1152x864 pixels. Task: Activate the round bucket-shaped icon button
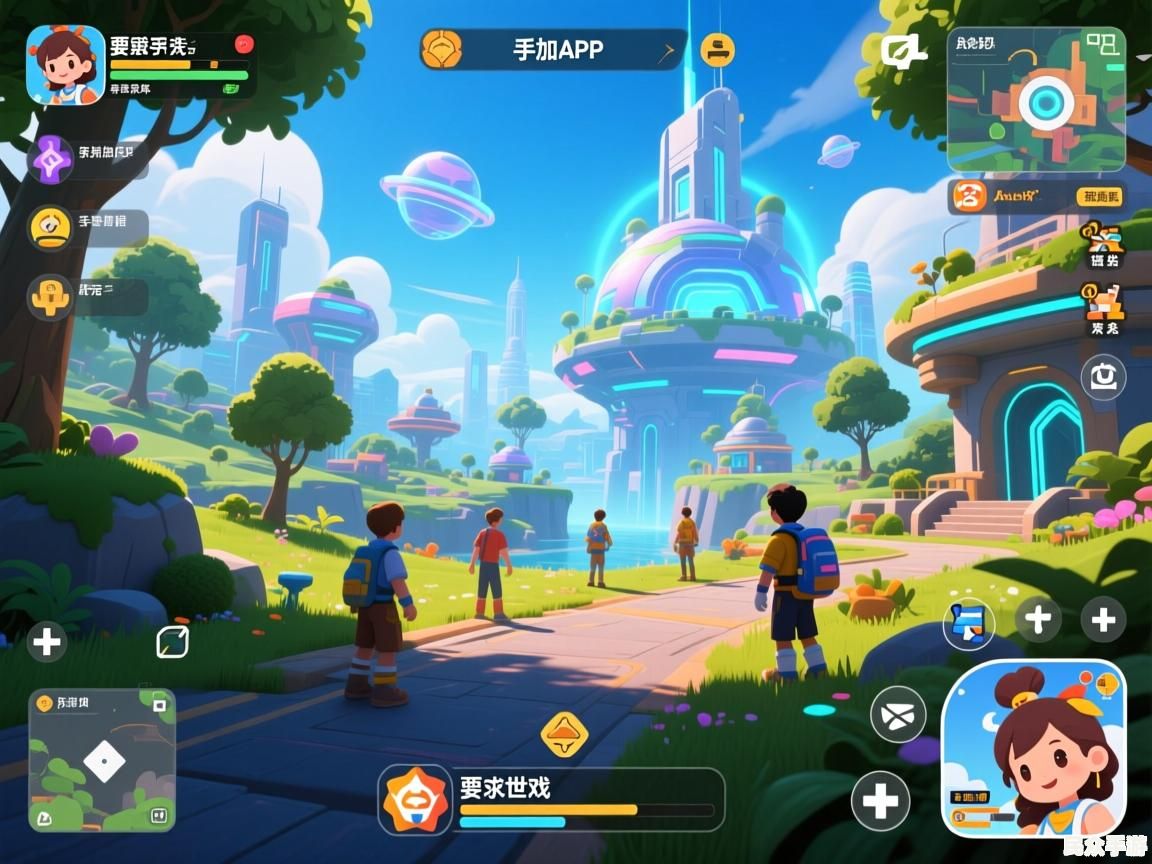pos(1103,378)
